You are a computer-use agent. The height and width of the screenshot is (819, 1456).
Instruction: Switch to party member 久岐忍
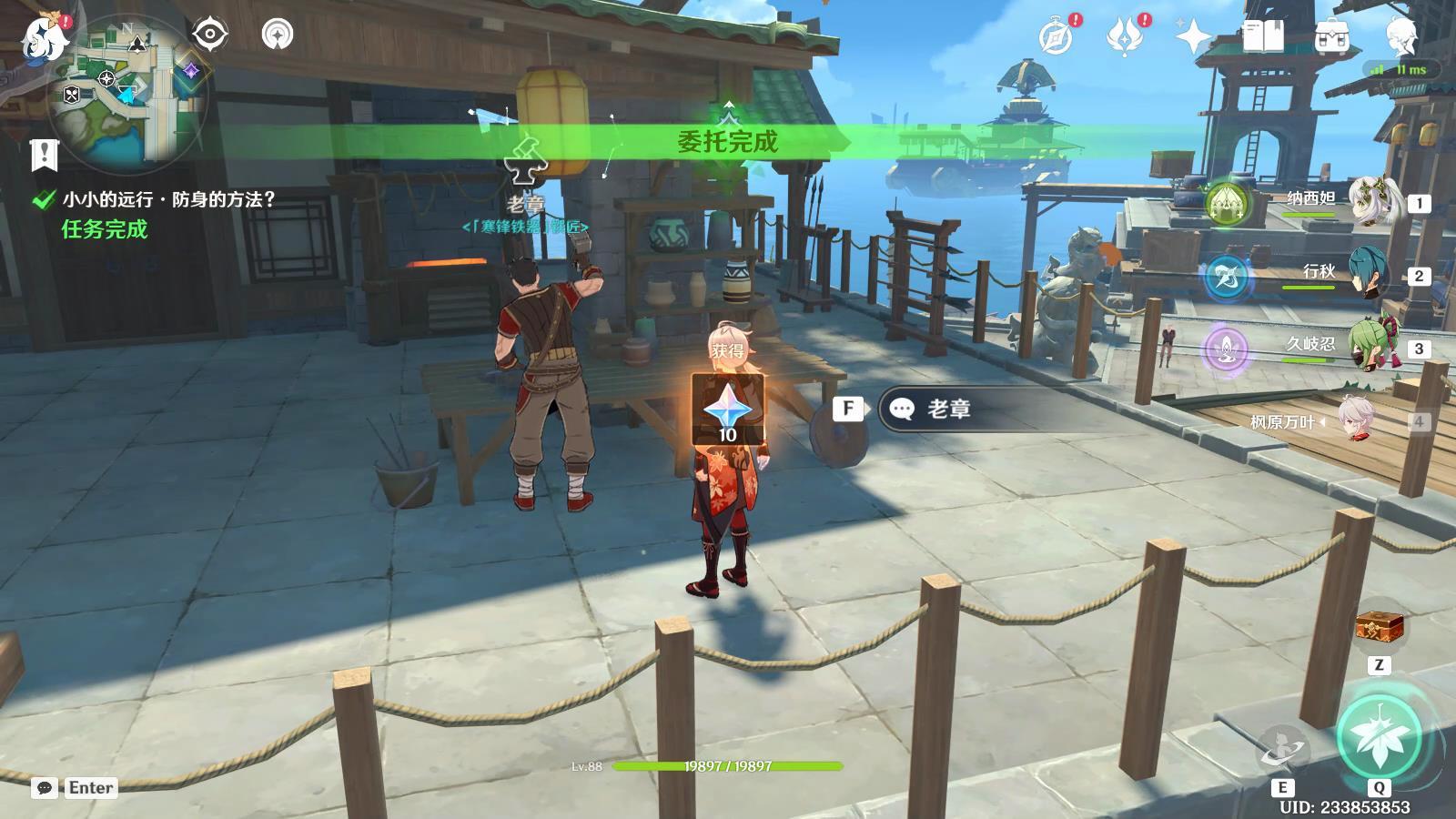click(x=1368, y=348)
